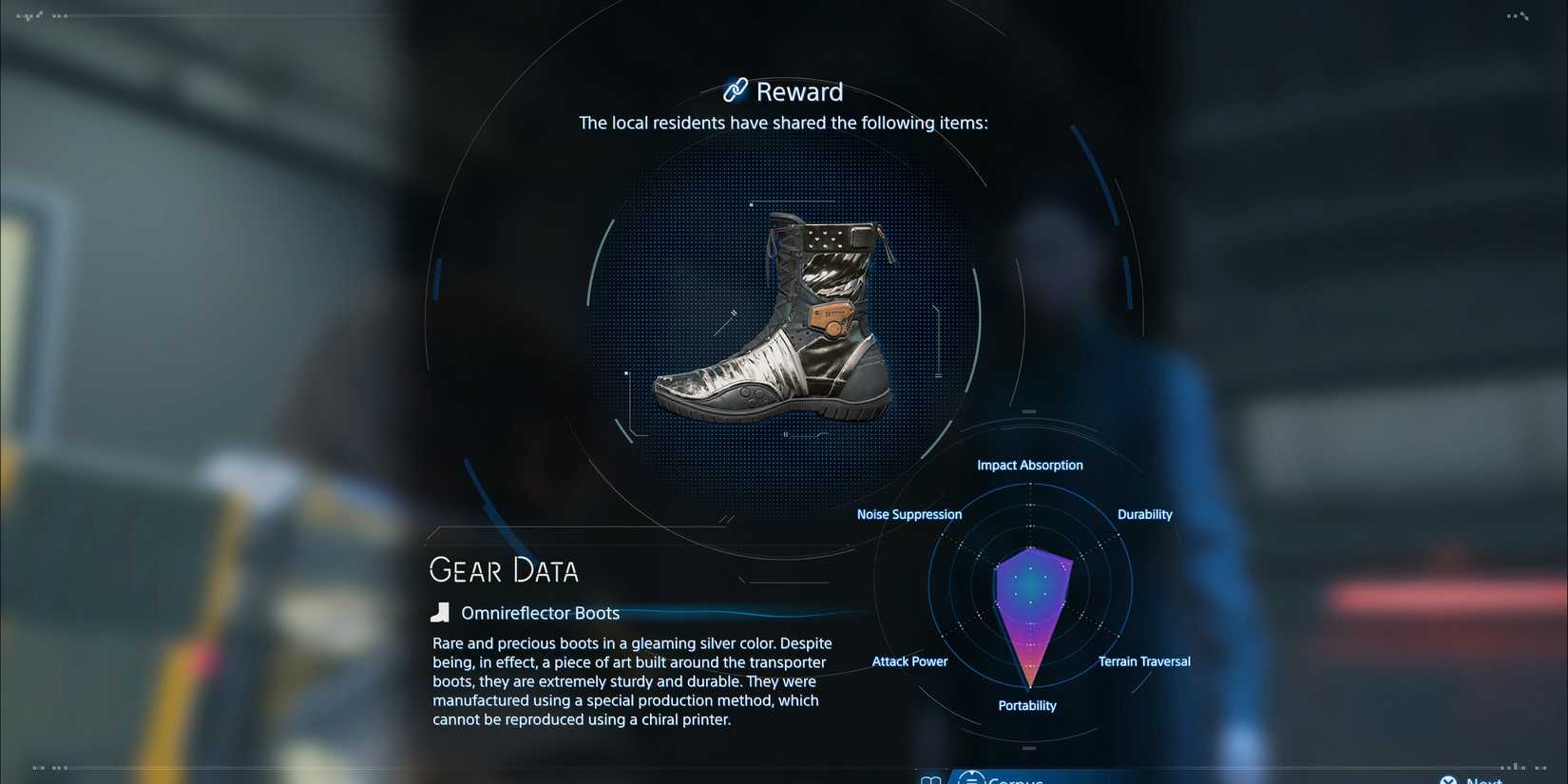The width and height of the screenshot is (1568, 784).
Task: Collapse the Gear Data section header
Action: pos(504,569)
